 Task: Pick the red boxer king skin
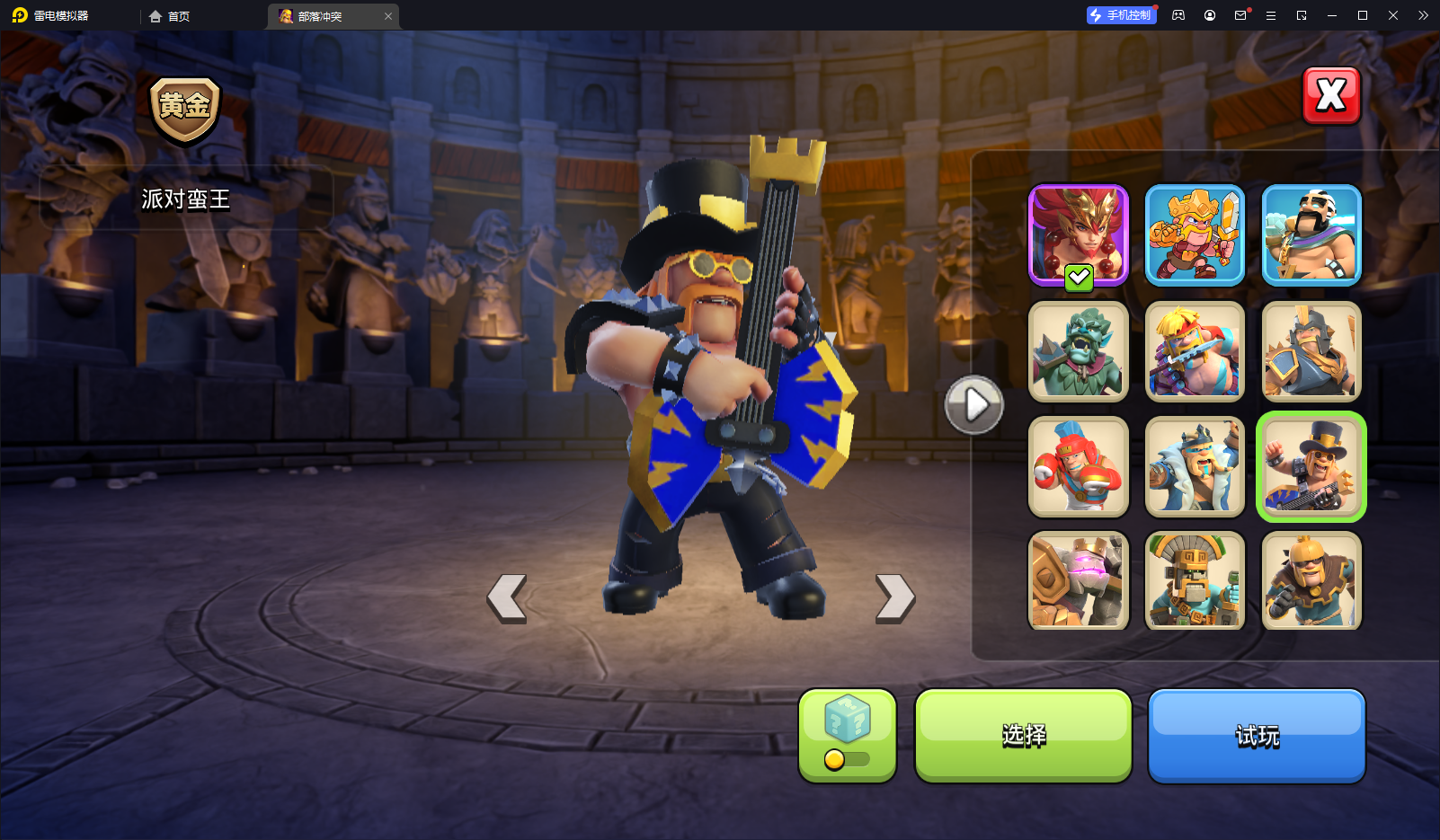[1078, 466]
